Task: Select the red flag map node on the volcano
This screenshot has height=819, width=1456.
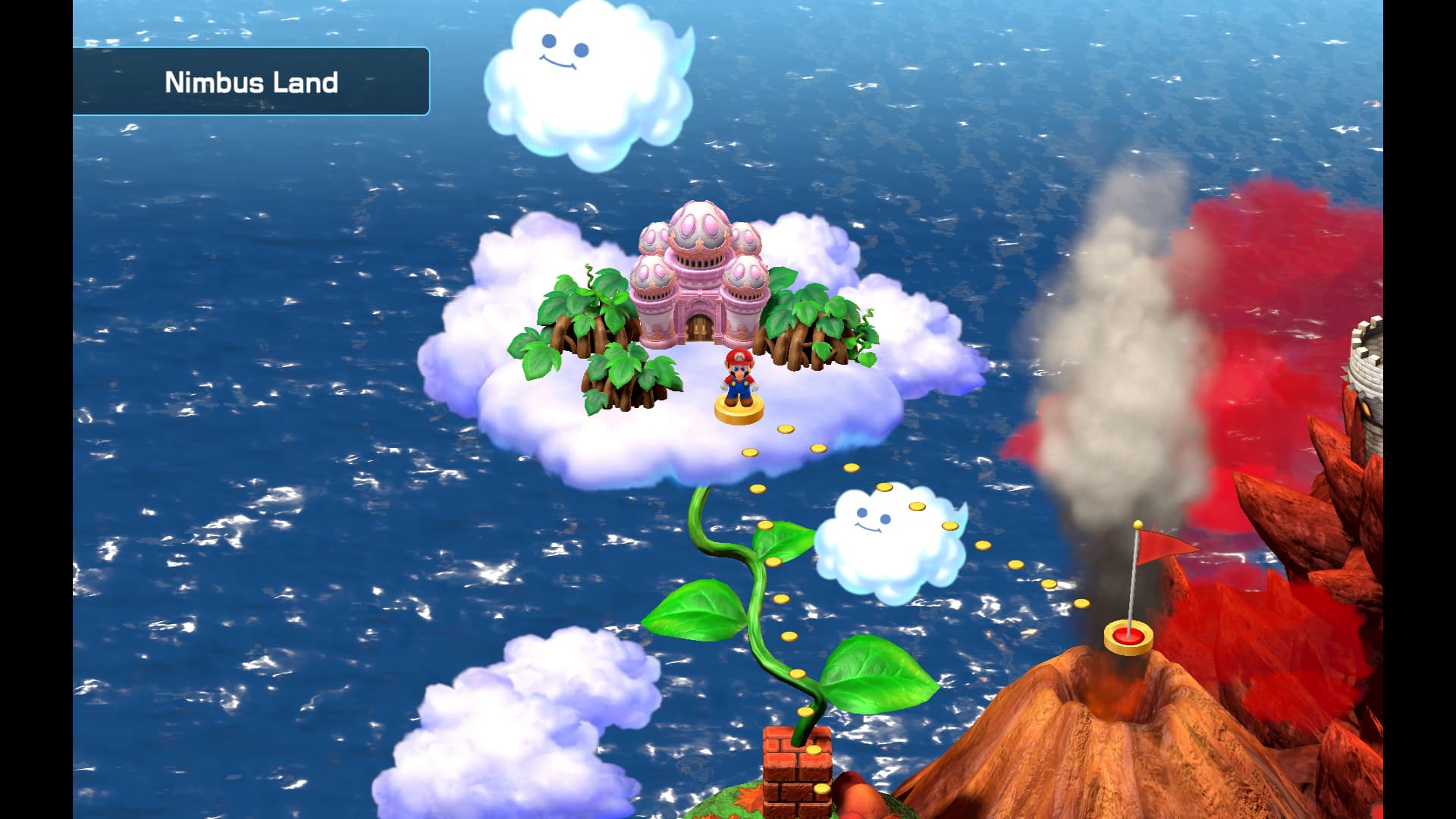Action: click(x=1128, y=636)
